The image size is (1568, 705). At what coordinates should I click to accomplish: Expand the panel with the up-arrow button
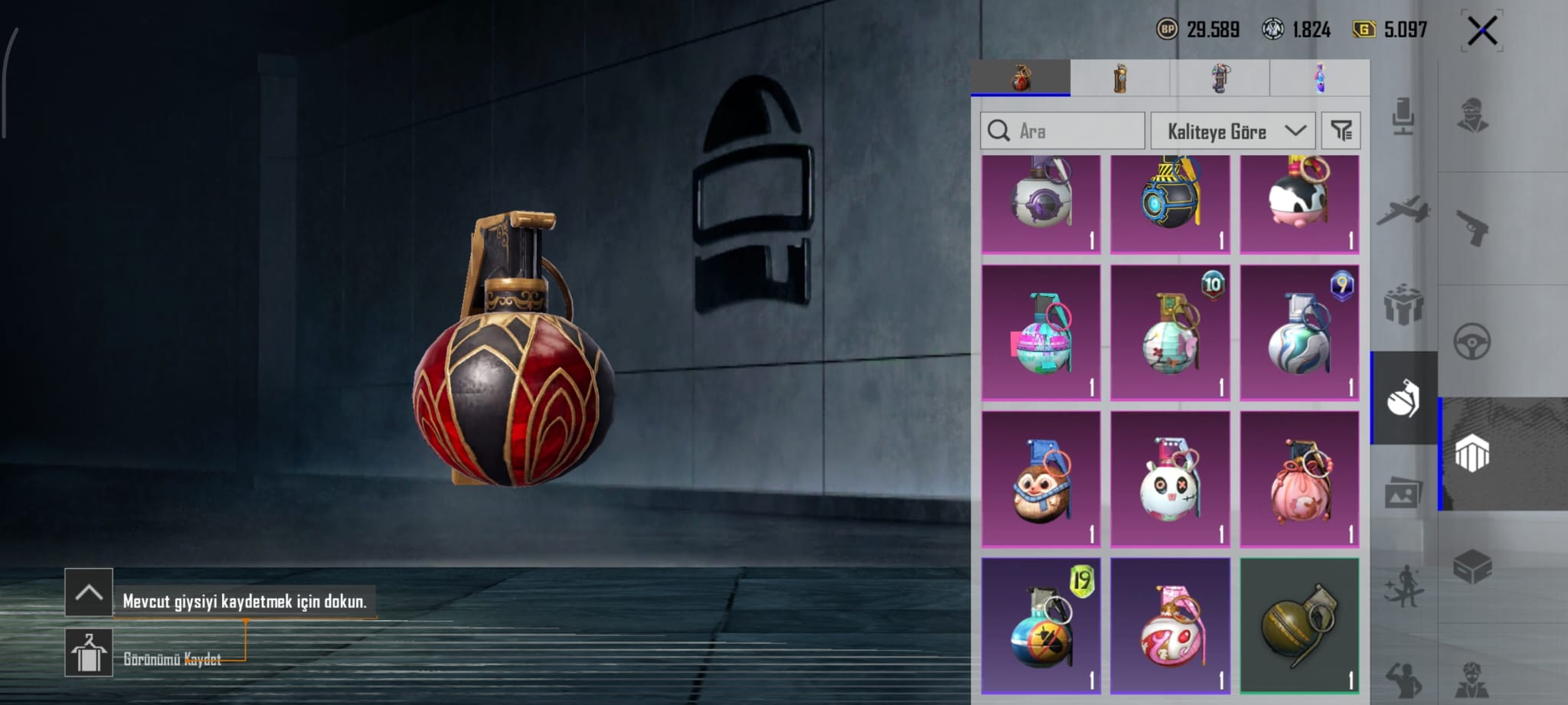[89, 592]
